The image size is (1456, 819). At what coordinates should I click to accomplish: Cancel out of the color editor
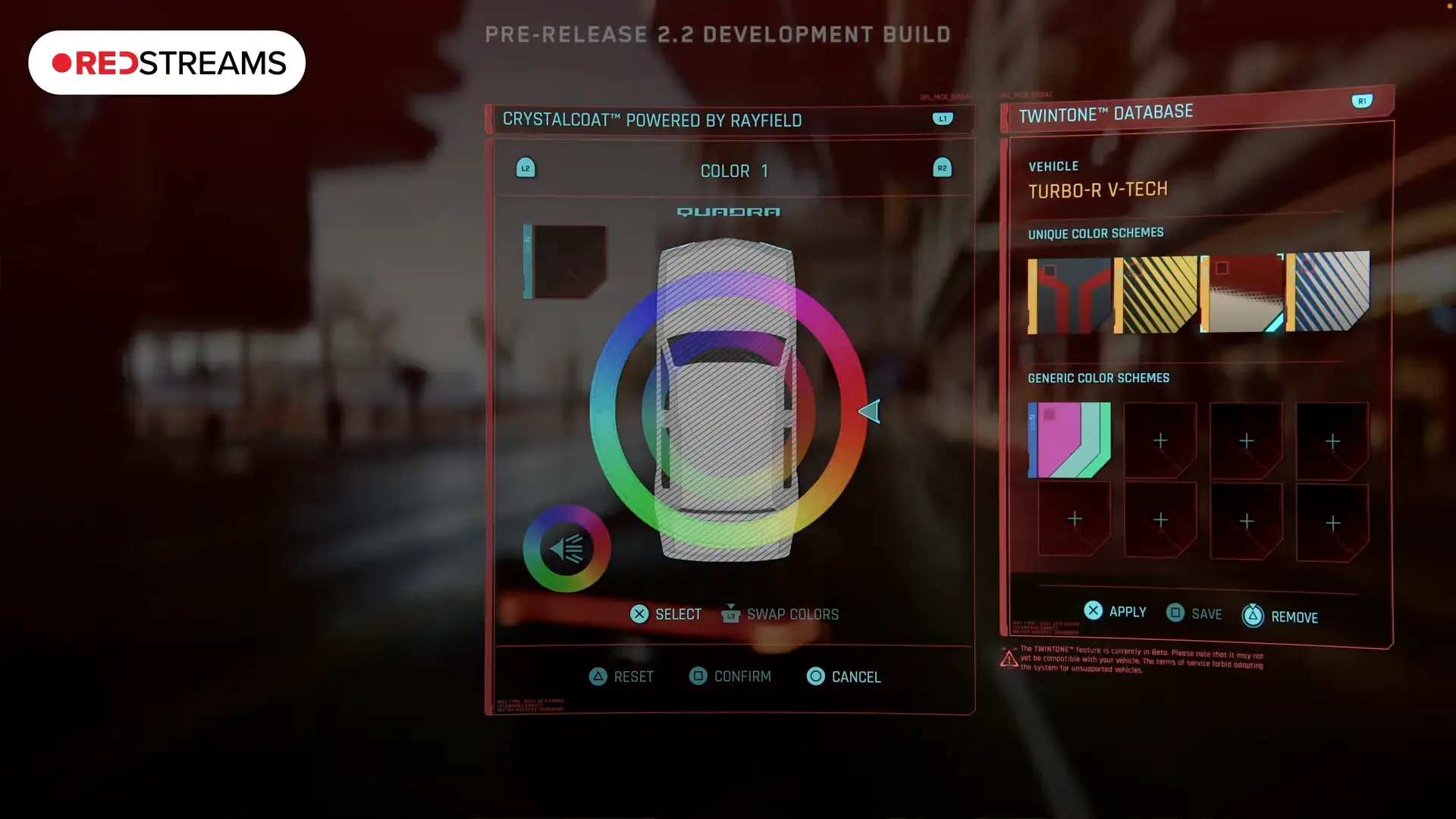click(x=843, y=676)
